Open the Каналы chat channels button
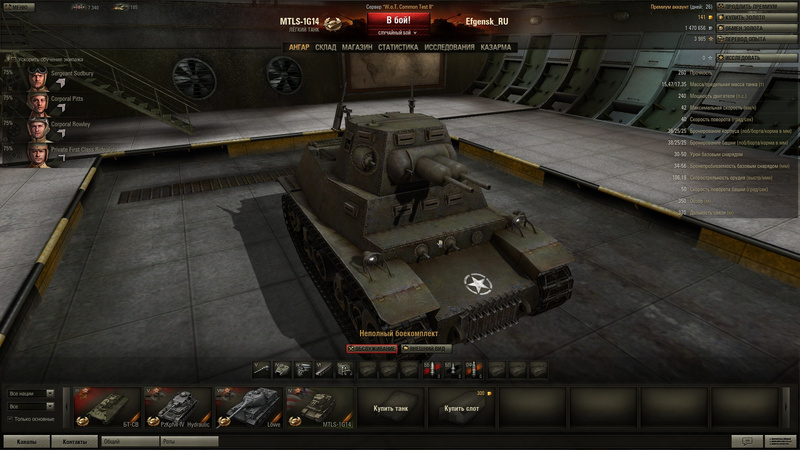The image size is (800, 450). pos(27,440)
